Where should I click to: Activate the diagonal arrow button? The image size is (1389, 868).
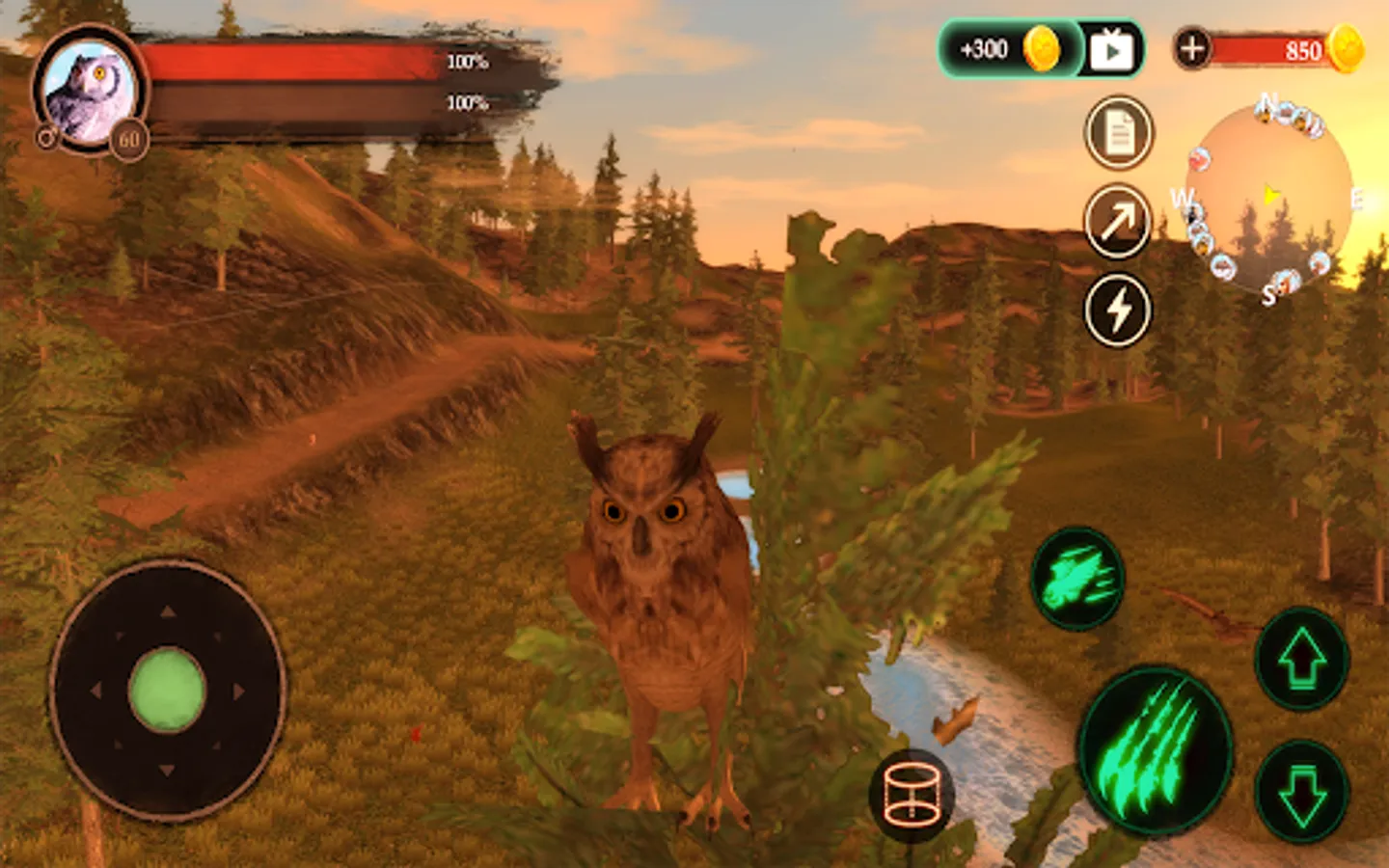(x=1118, y=222)
